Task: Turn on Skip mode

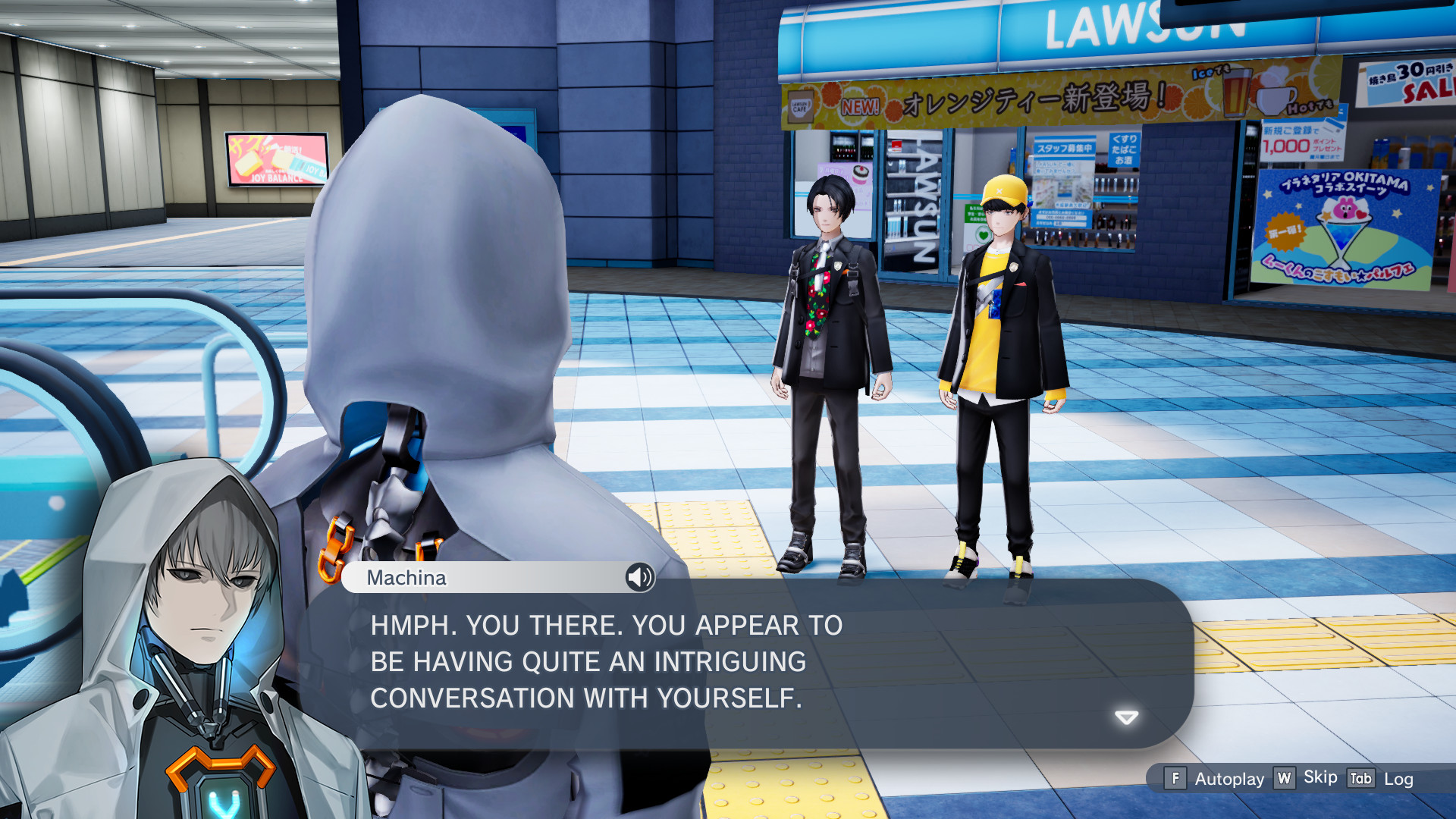Action: 1319,777
